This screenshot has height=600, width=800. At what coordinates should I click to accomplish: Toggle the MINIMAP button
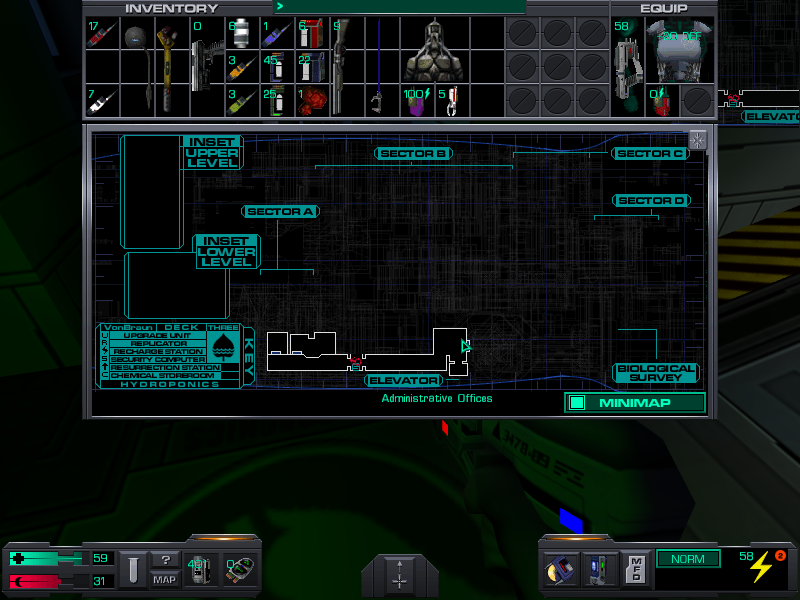click(x=635, y=403)
